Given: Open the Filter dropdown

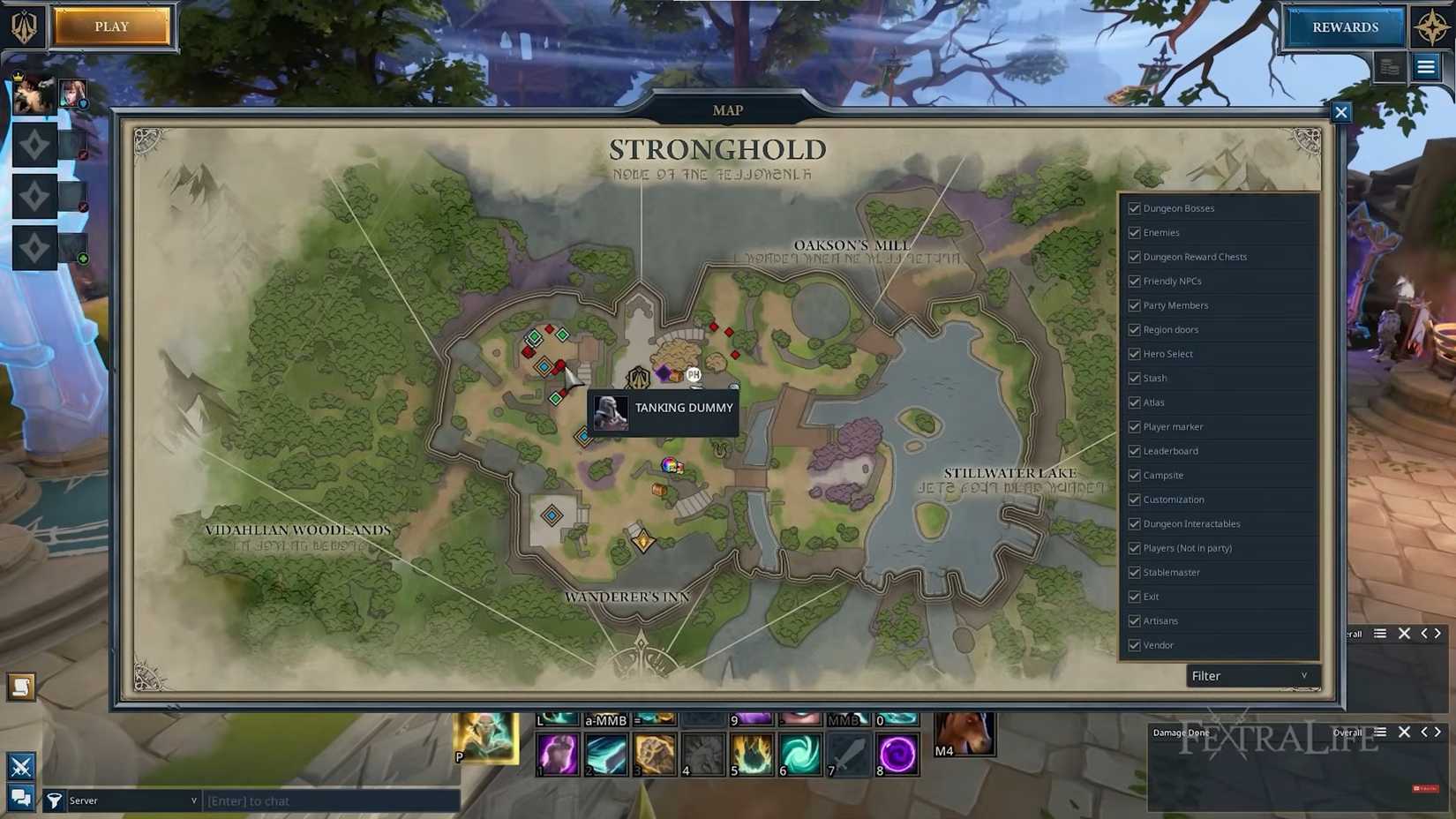Looking at the screenshot, I should (1250, 676).
